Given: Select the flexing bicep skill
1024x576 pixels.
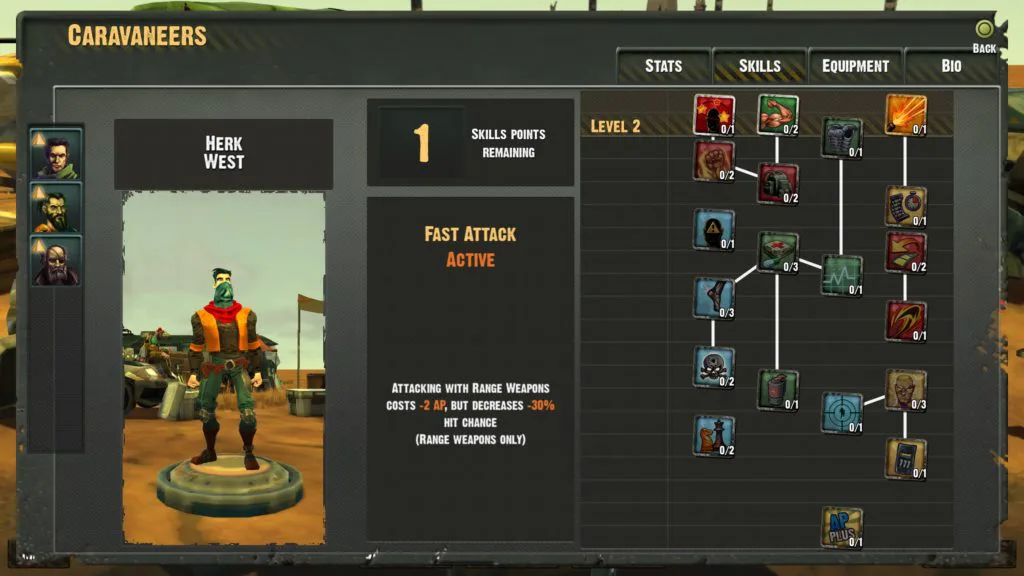Looking at the screenshot, I should click(x=777, y=114).
